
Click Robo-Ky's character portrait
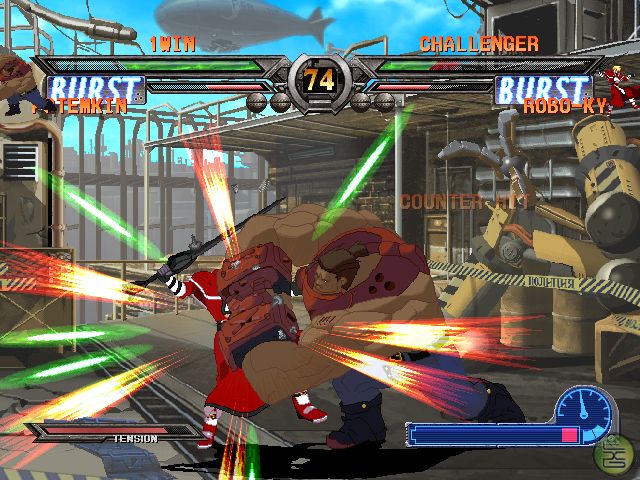pos(616,84)
